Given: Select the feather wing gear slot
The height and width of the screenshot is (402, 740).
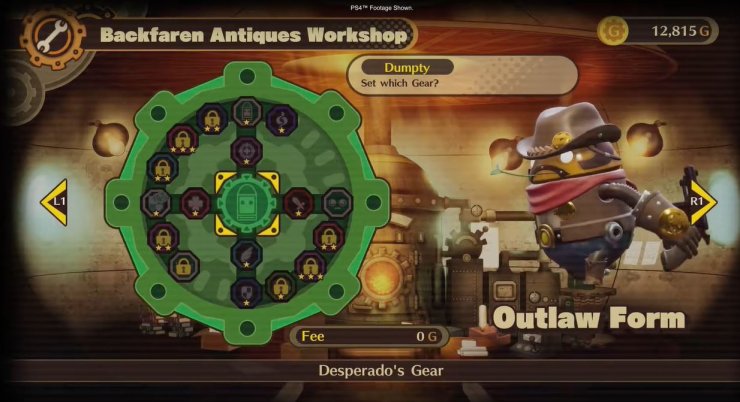Looking at the screenshot, I should (247, 251).
